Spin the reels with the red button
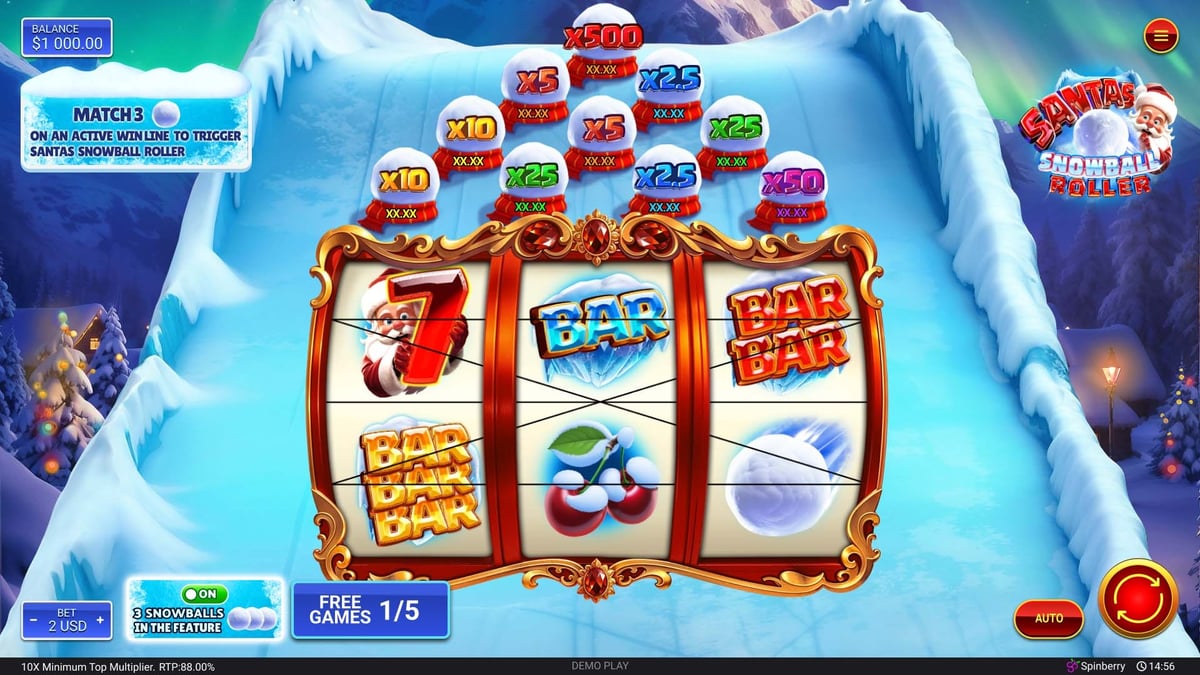Image resolution: width=1200 pixels, height=675 pixels. (x=1137, y=599)
